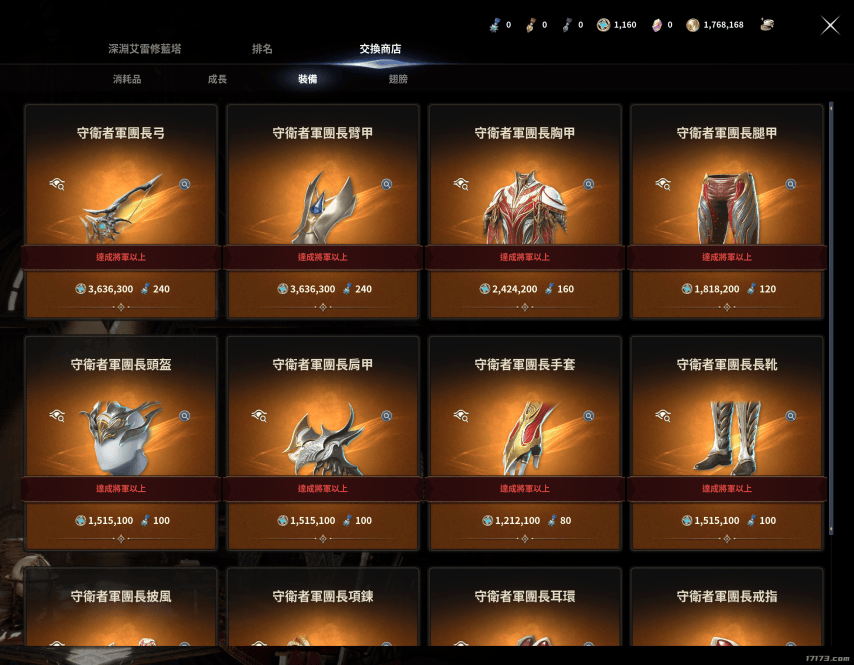Image resolution: width=854 pixels, height=665 pixels.
Task: Switch to the 深淵艾雷修藍塔 tab
Action: (x=145, y=49)
